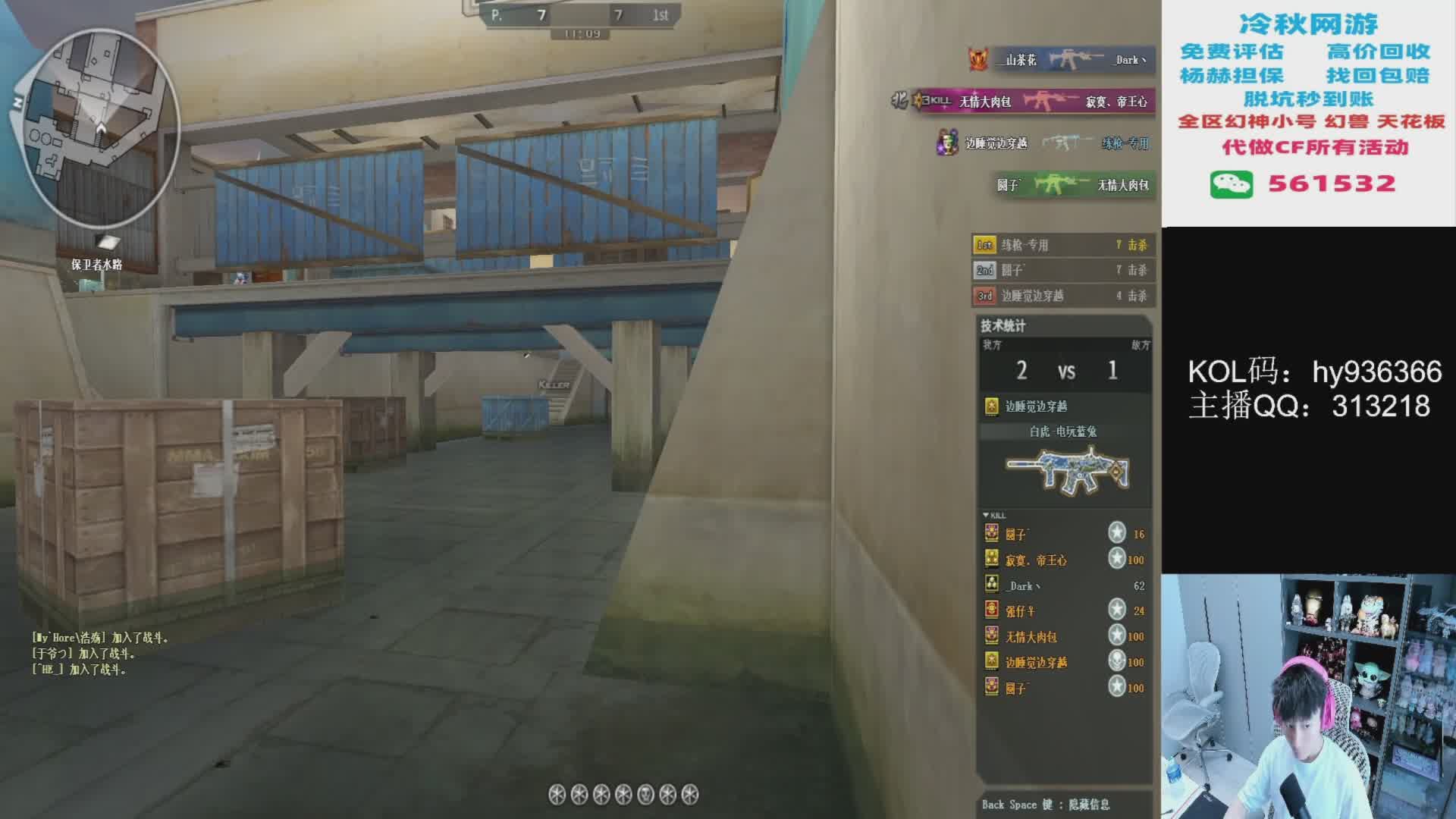Select 蛋仔 row in the kill list
The width and height of the screenshot is (1456, 819).
coord(1062,610)
